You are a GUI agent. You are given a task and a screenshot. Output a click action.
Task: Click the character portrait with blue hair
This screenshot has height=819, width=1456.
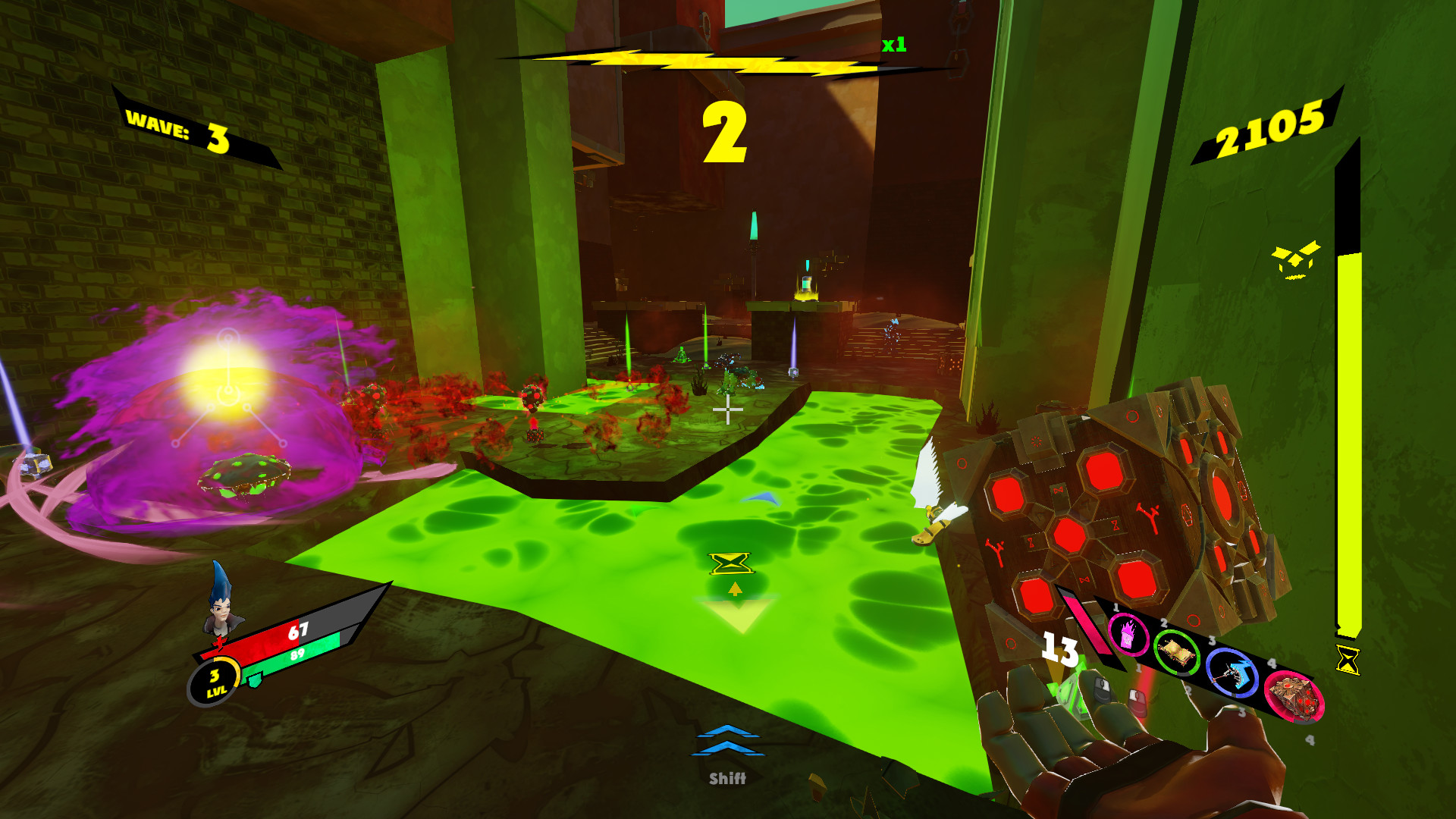221,612
